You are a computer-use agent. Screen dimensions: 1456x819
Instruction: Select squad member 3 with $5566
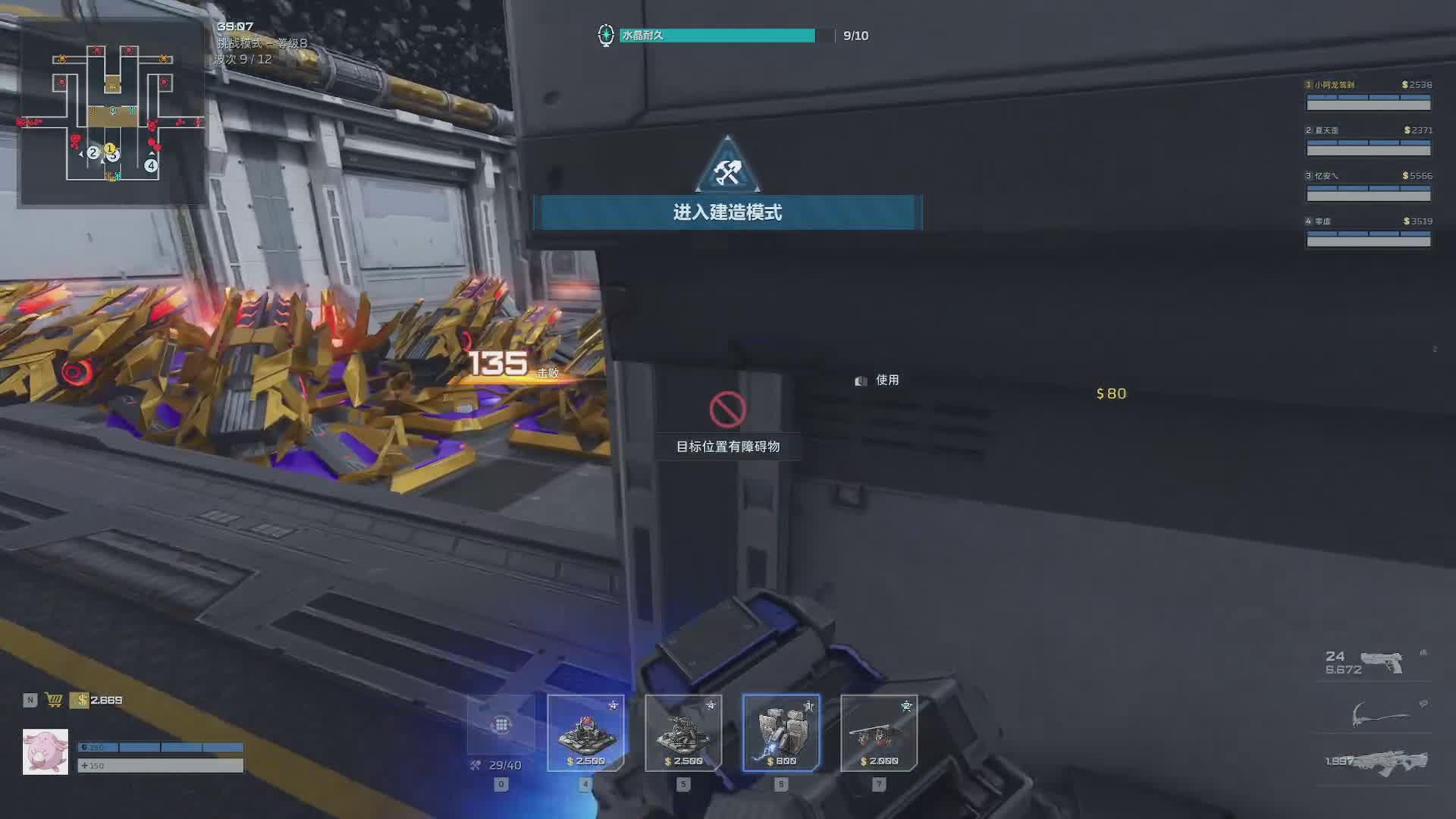1368,187
